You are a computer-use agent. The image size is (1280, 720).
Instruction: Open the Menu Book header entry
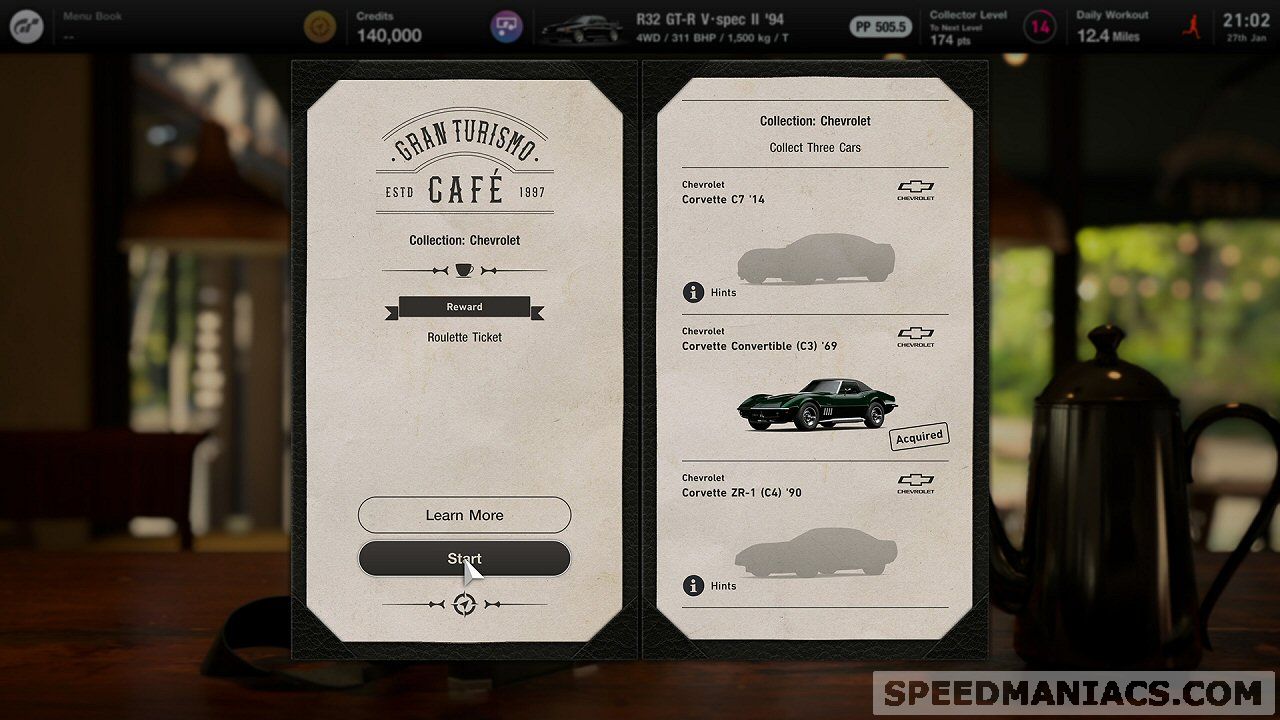click(x=92, y=26)
